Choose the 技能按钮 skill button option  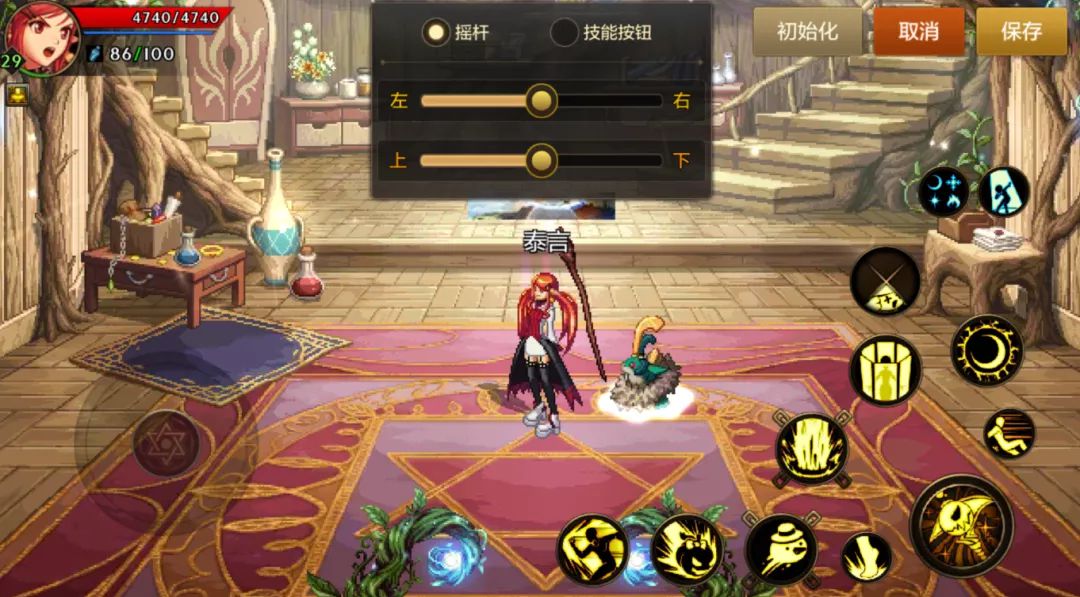pos(565,32)
